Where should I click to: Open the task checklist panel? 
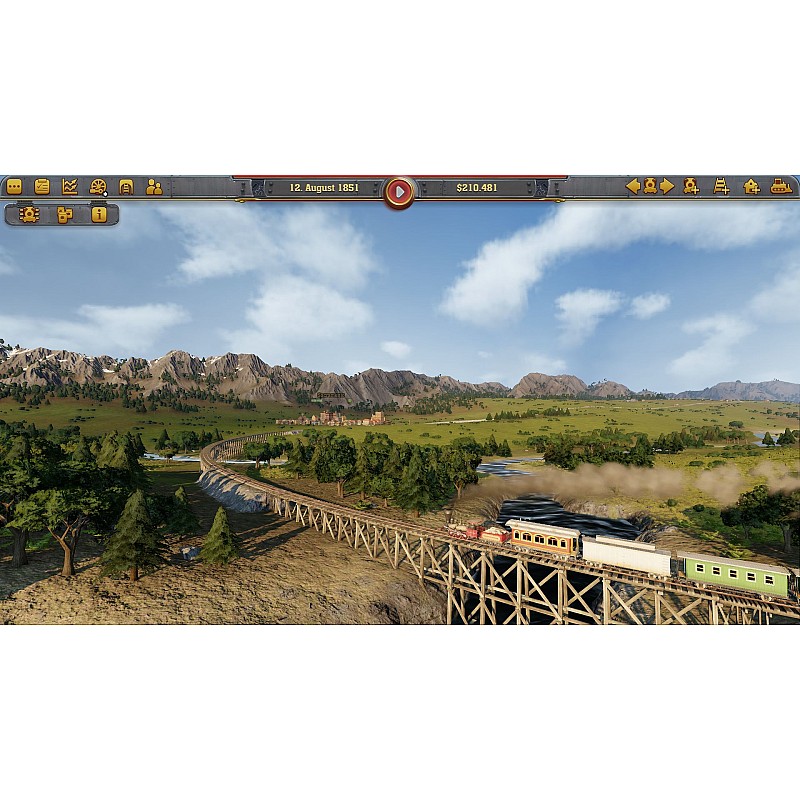pos(42,186)
